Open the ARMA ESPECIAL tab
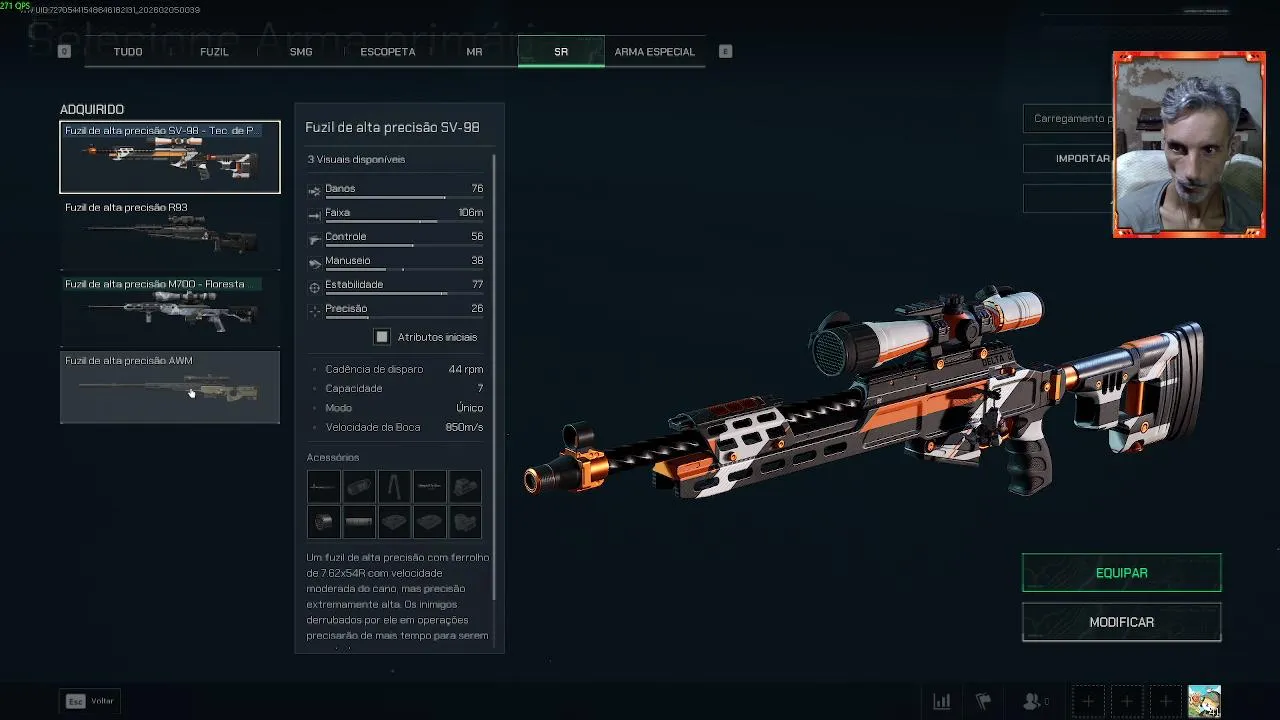Viewport: 1280px width, 720px height. [x=654, y=52]
